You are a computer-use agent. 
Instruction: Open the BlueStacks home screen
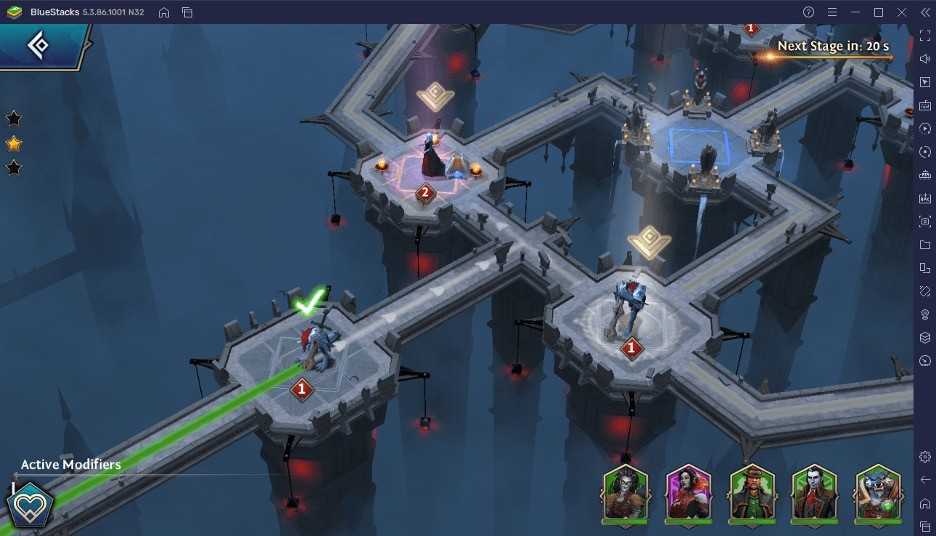pyautogui.click(x=164, y=12)
